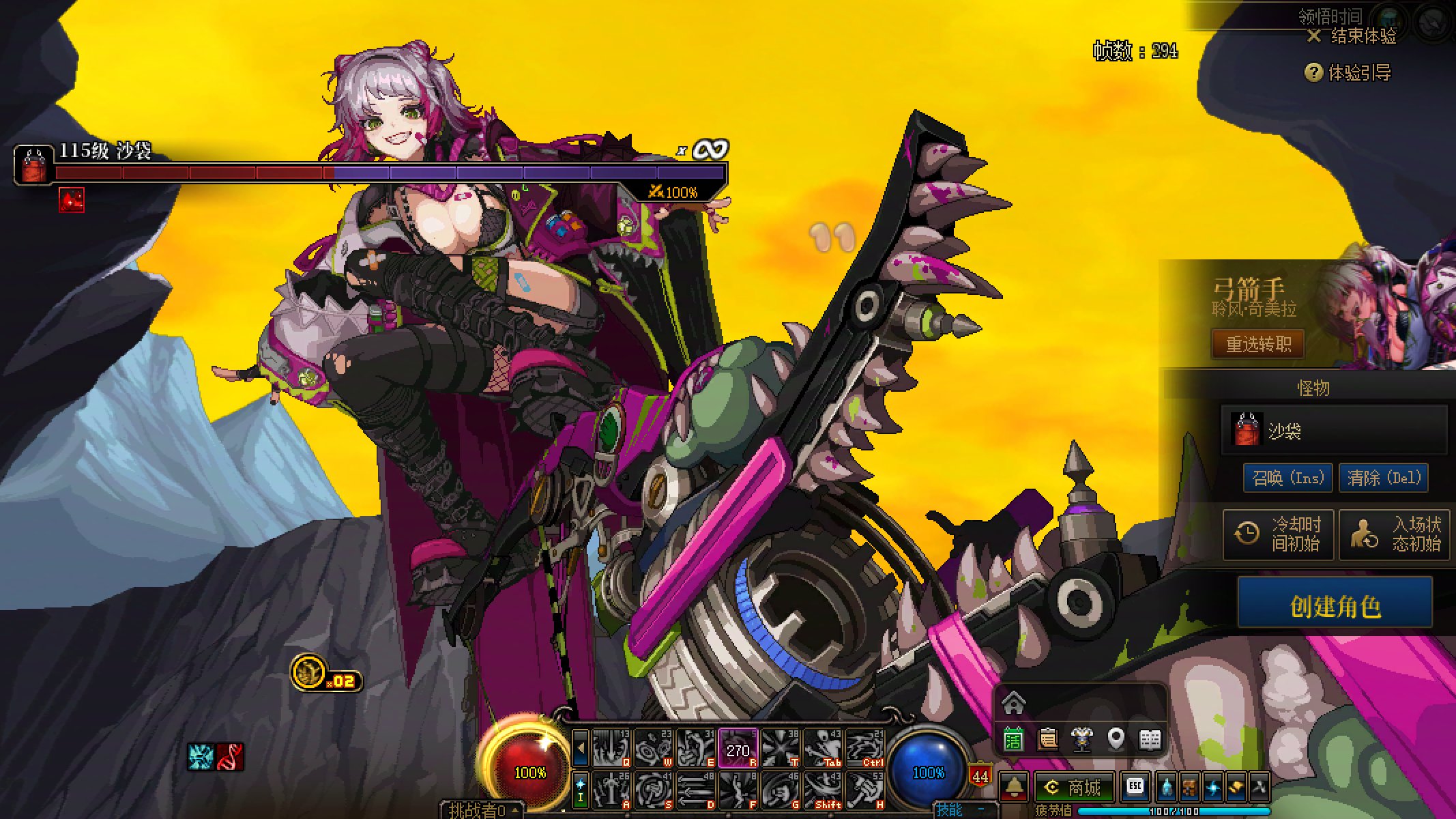Click the map pin location icon

coord(1116,738)
